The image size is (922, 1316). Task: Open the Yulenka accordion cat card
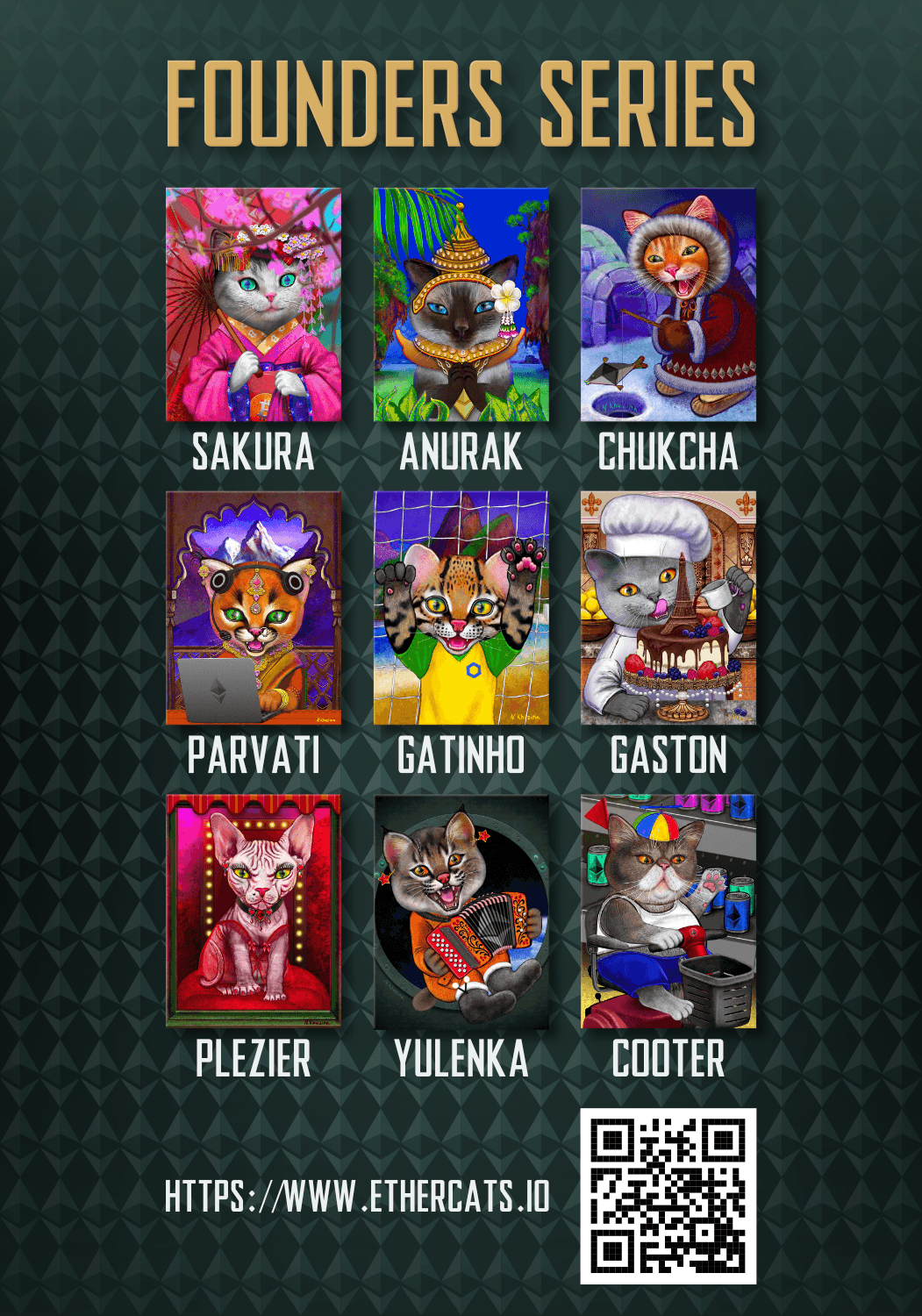coord(461,912)
